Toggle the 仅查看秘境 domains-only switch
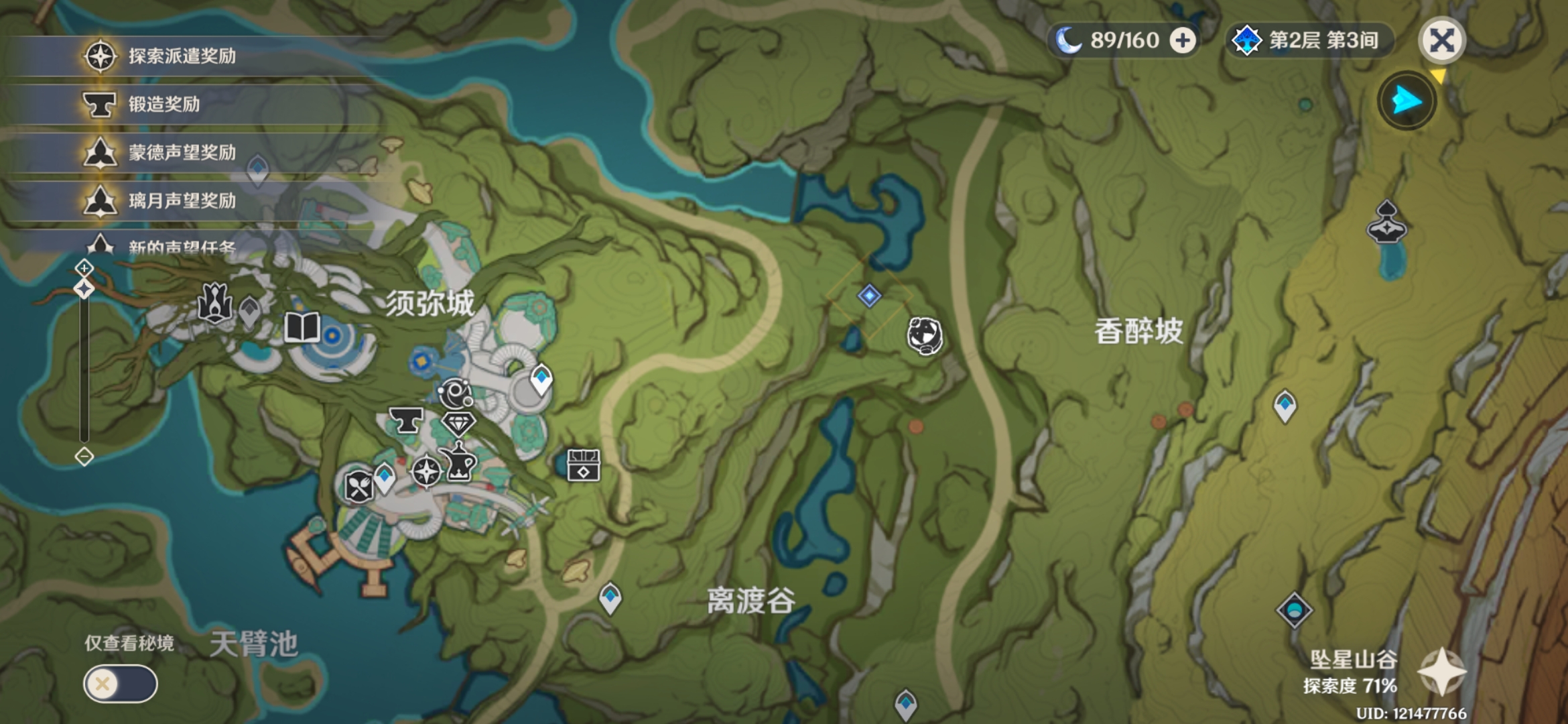The image size is (1568, 724). tap(121, 684)
